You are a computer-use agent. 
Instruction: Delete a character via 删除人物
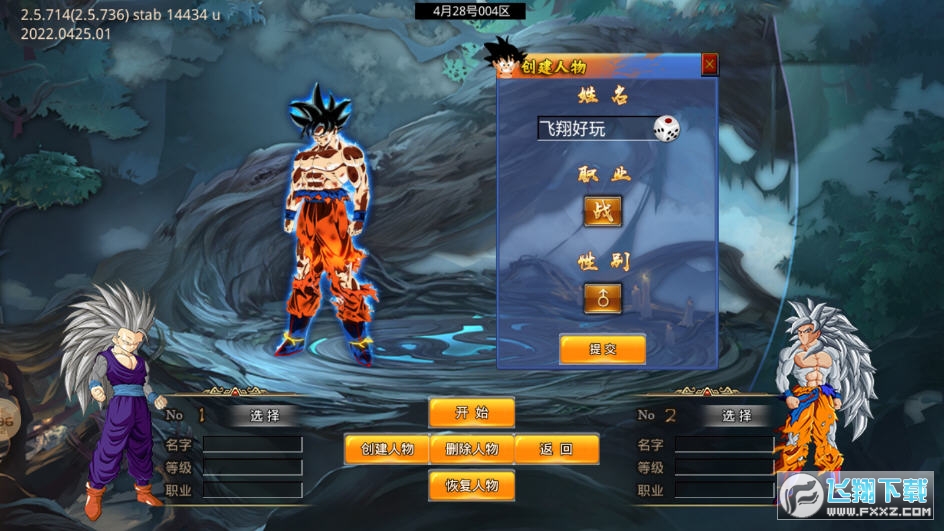(472, 449)
